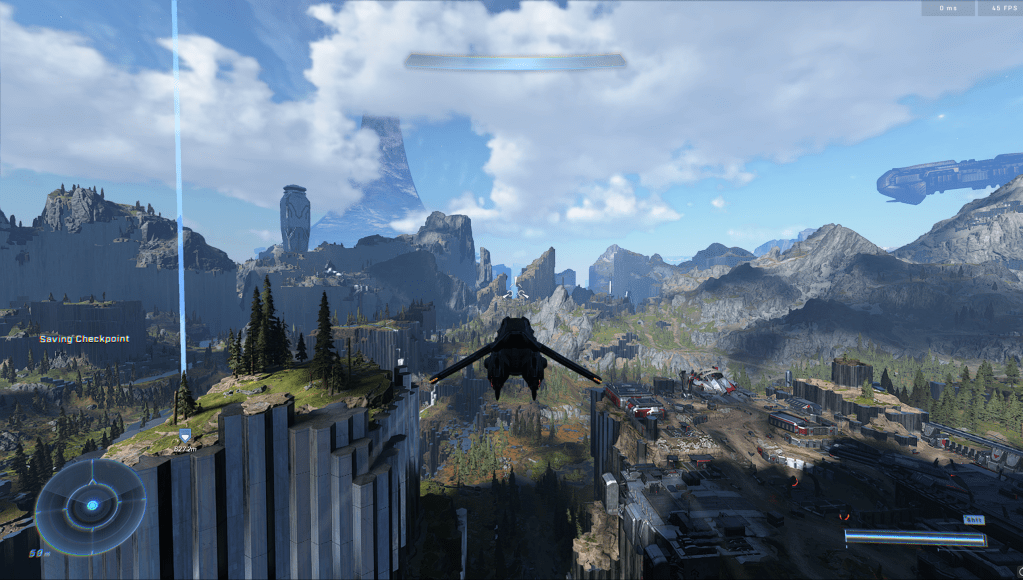Click the circular motion tracker radar

click(x=91, y=506)
